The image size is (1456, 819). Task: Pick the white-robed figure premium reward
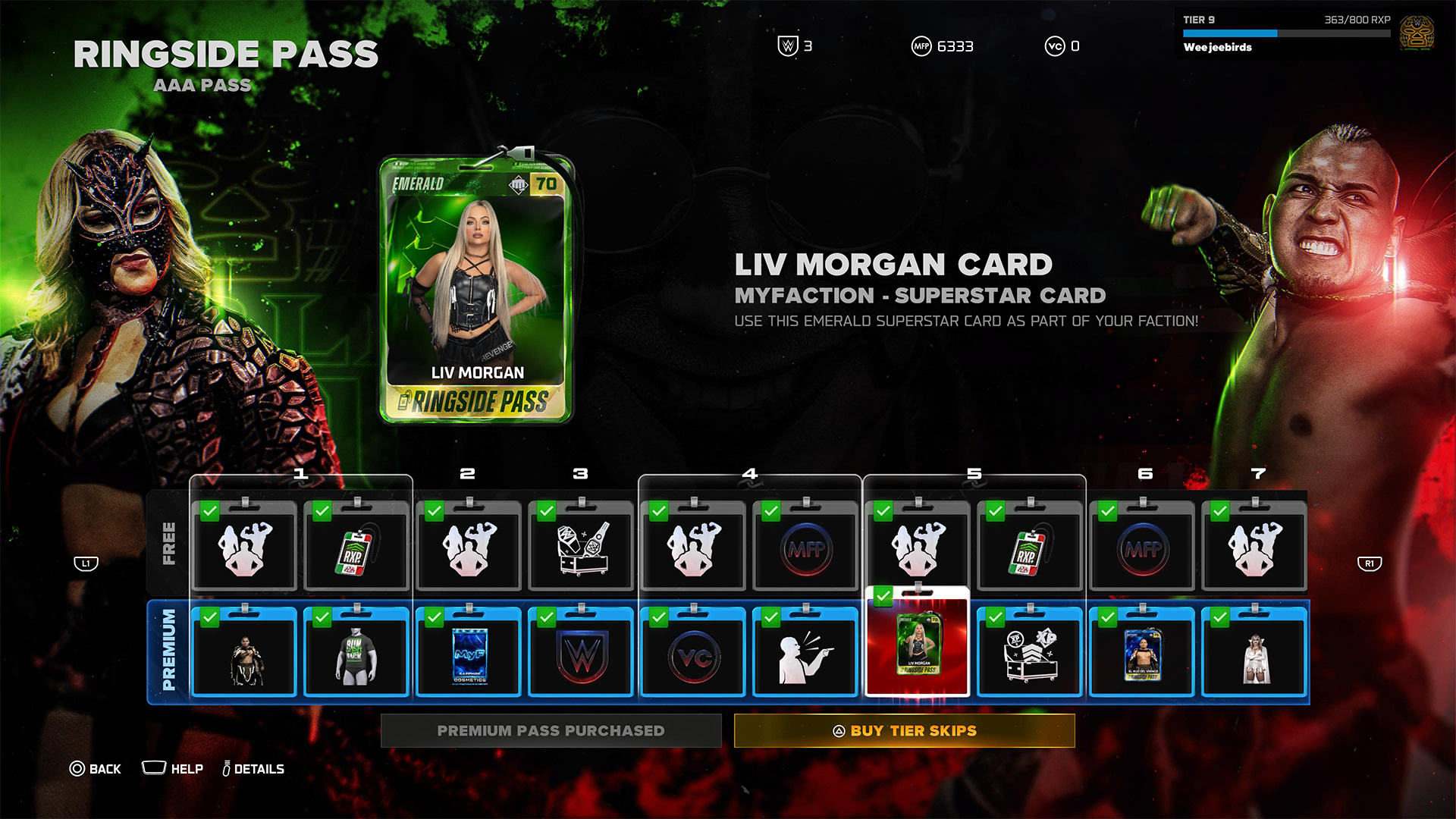click(x=1254, y=653)
